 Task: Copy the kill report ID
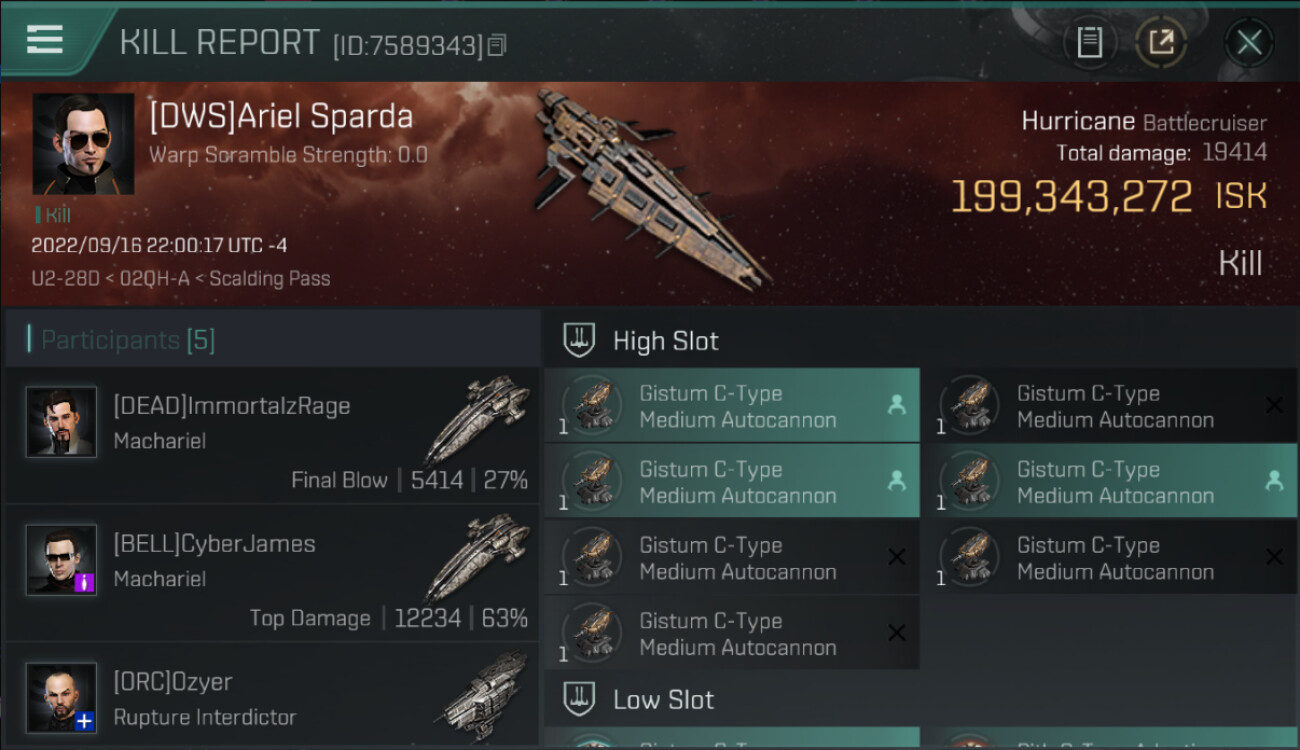click(x=497, y=45)
